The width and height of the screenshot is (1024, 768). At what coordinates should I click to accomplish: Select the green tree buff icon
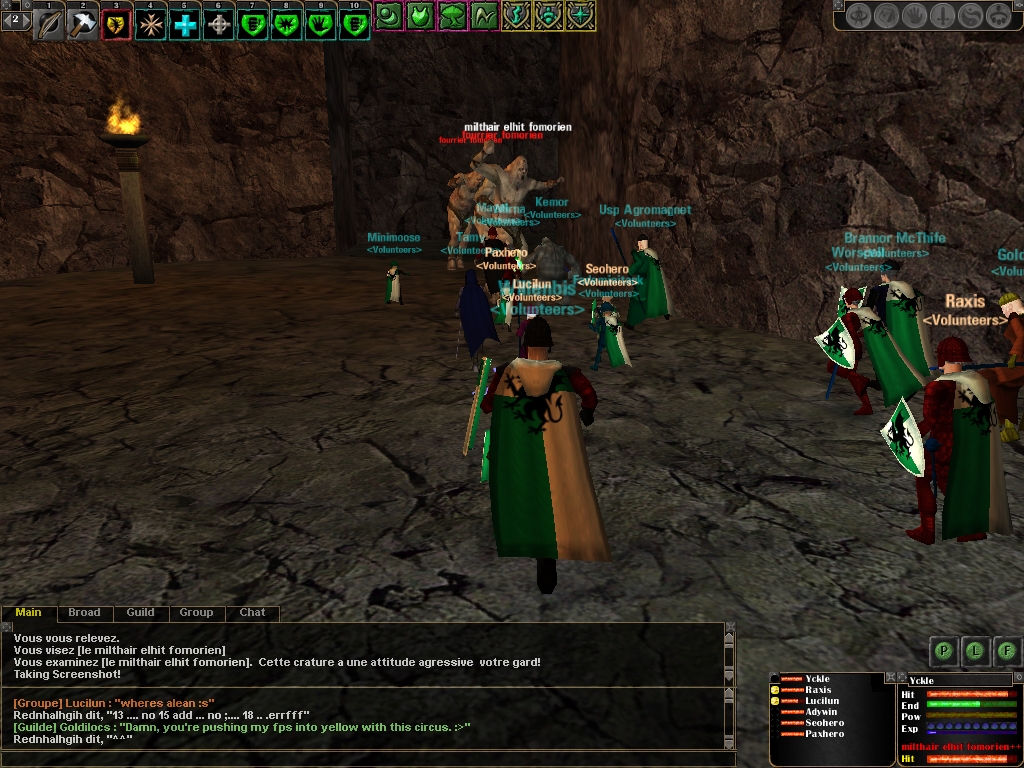pyautogui.click(x=452, y=15)
